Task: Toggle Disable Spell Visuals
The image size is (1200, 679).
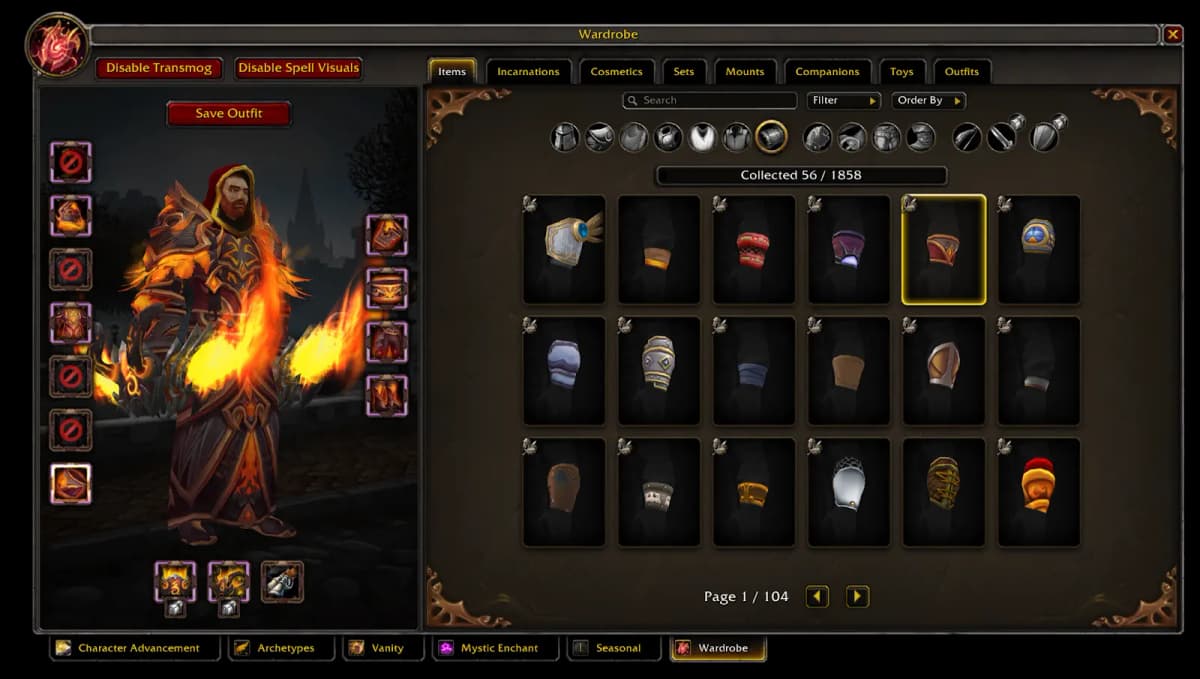Action: coord(298,68)
